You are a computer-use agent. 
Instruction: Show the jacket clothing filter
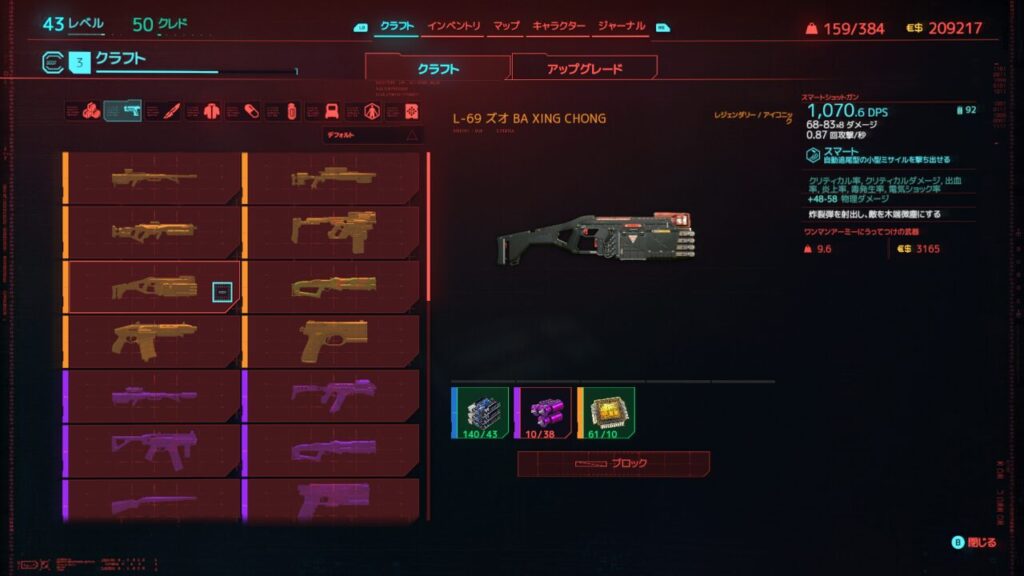point(212,110)
